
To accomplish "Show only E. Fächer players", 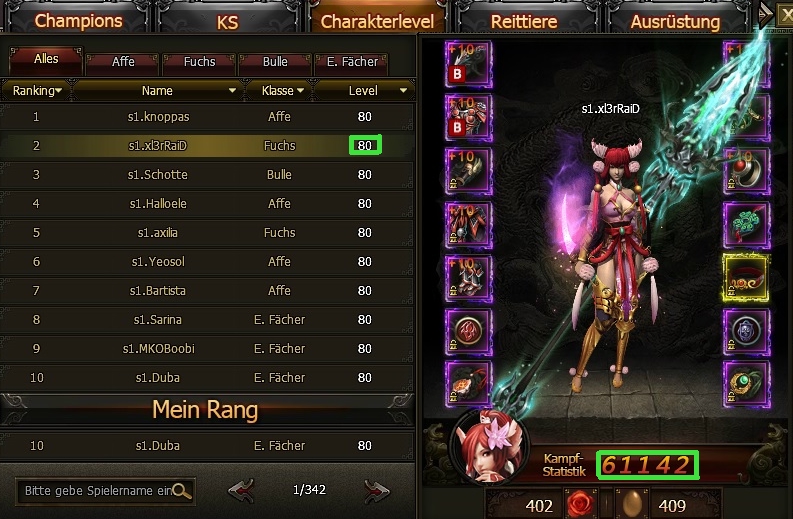I will [x=350, y=62].
